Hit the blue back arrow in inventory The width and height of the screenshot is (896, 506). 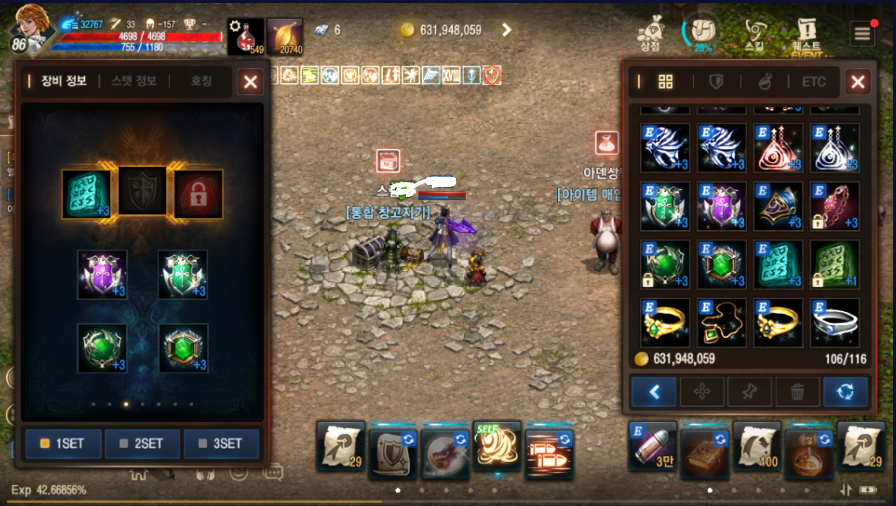[654, 392]
